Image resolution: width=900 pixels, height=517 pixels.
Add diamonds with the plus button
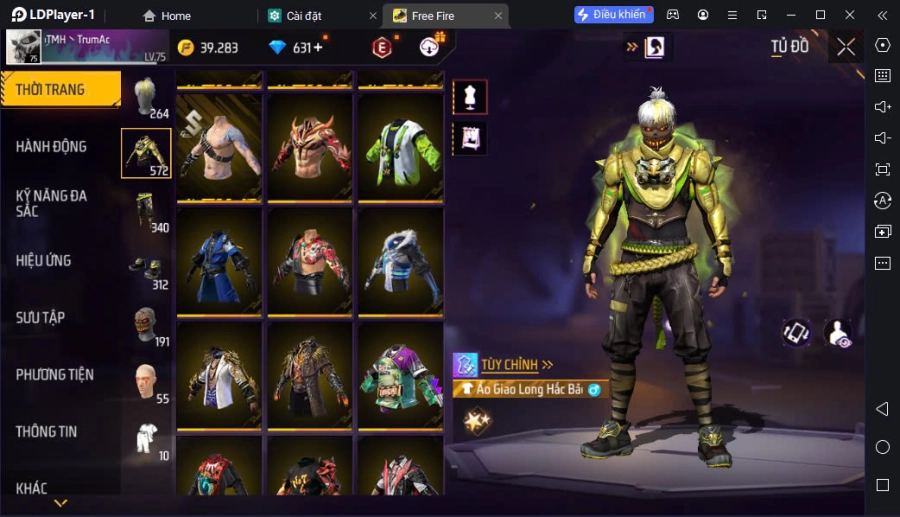(x=318, y=48)
